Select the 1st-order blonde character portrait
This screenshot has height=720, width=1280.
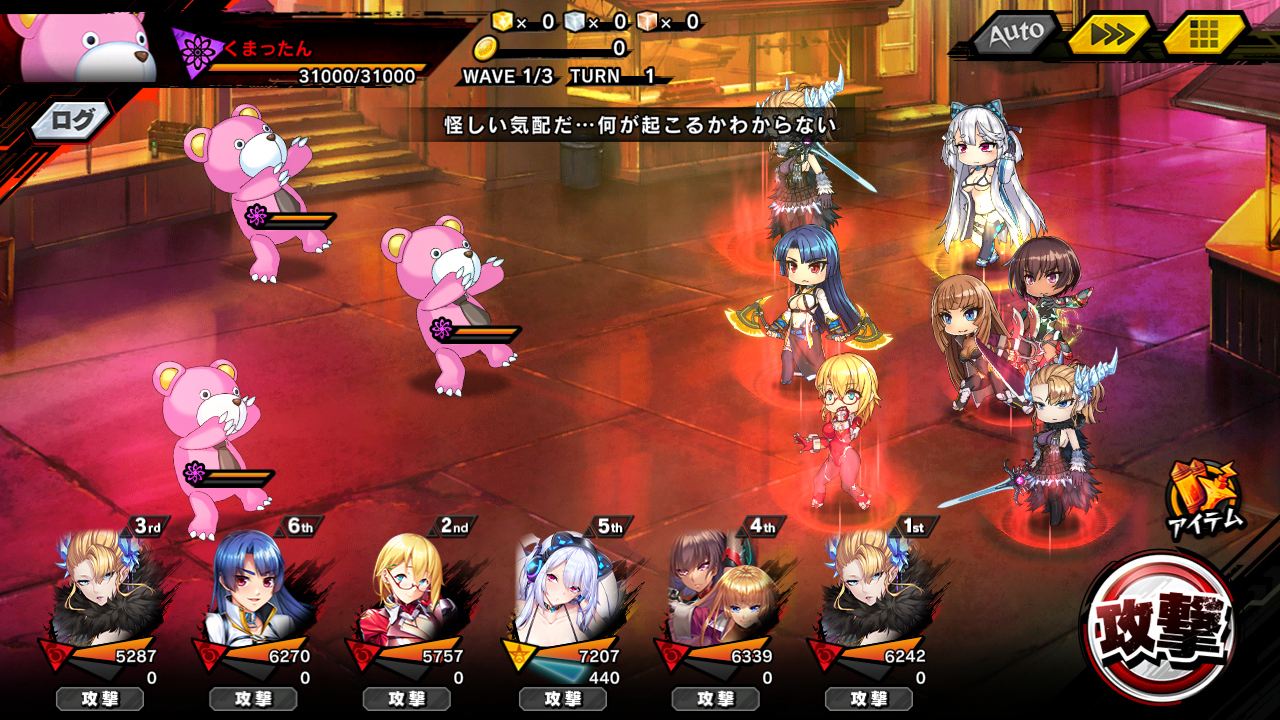(870, 590)
